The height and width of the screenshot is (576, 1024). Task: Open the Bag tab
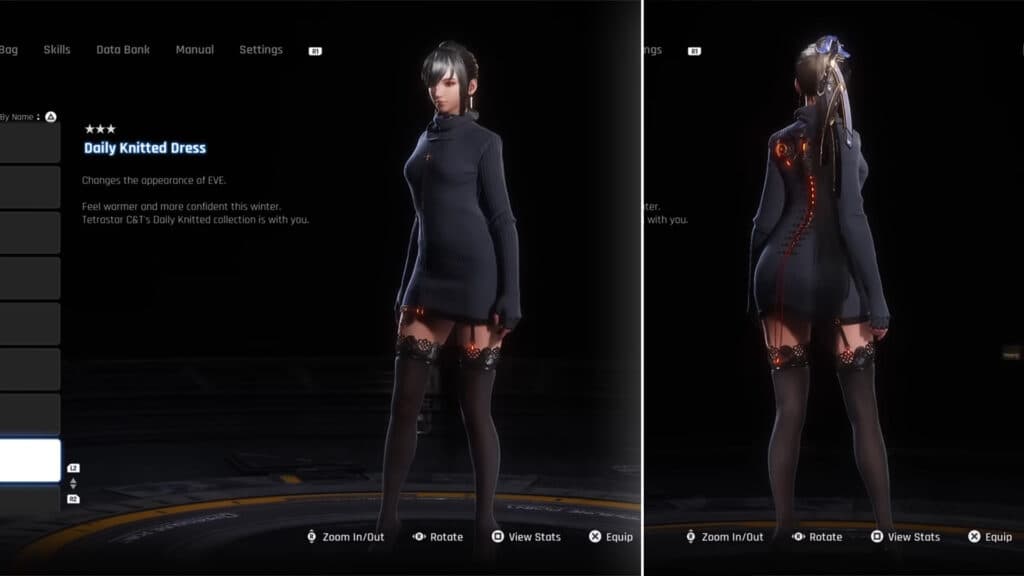9,50
